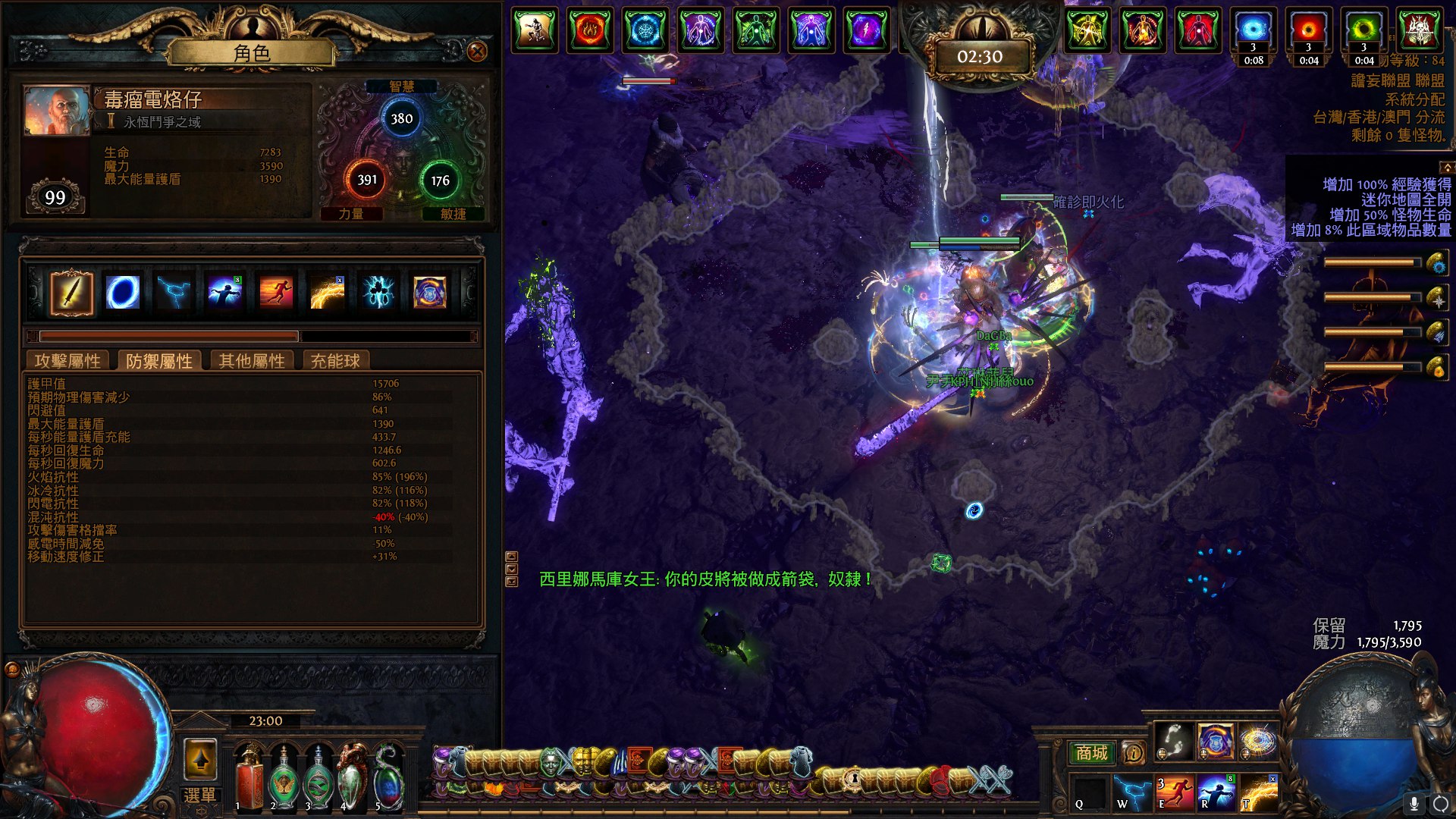Show the 充能球 charges tab
This screenshot has width=1456, height=819.
[x=334, y=361]
